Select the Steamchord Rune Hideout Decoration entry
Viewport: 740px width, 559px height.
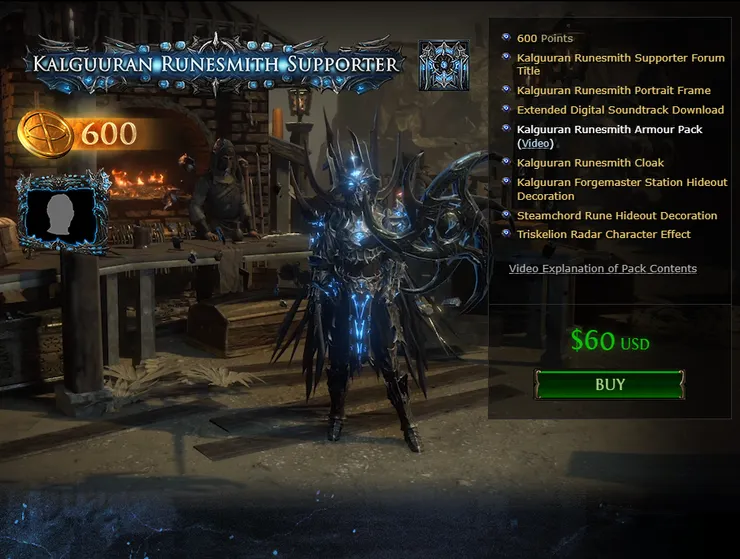[x=617, y=215]
